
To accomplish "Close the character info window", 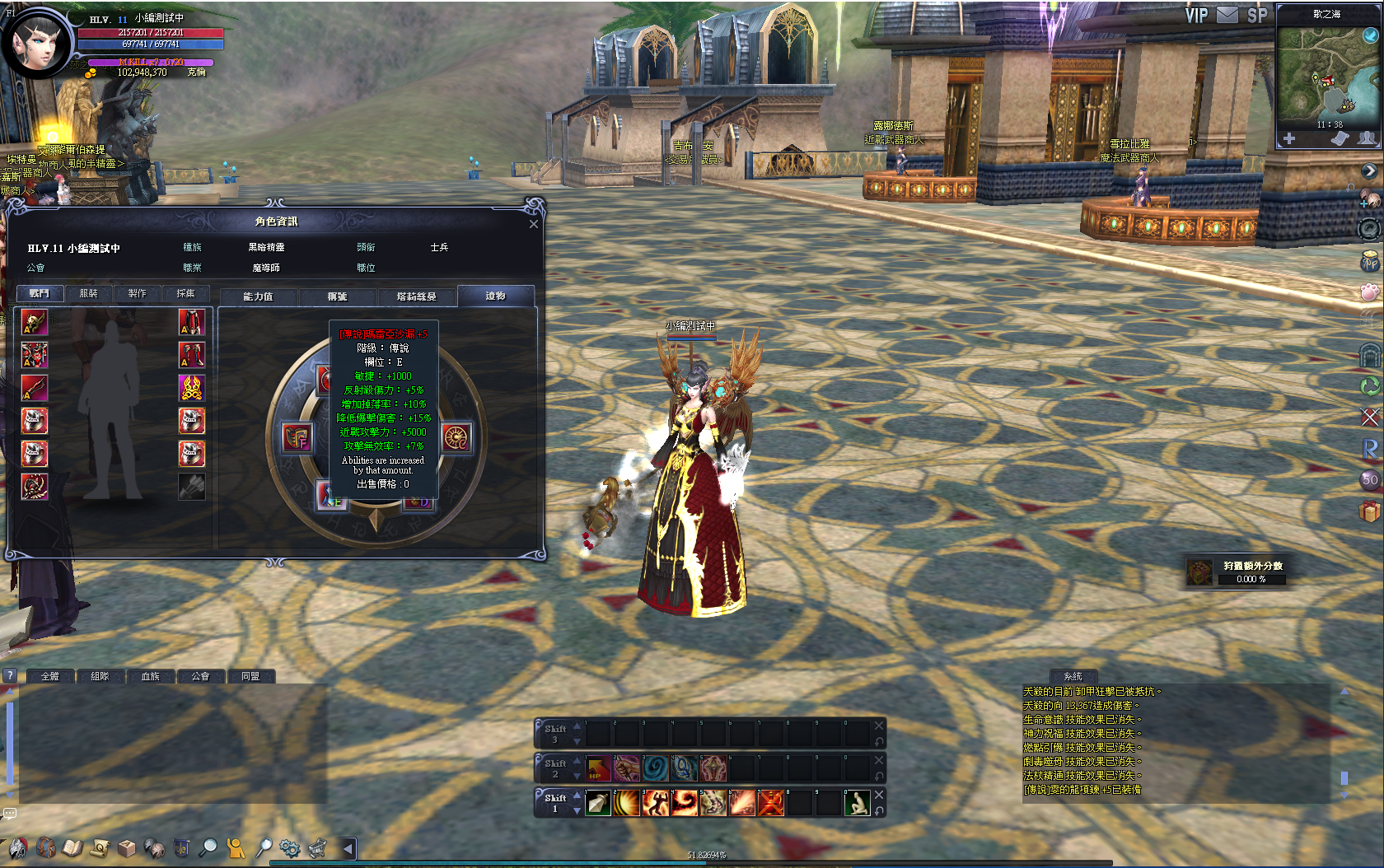I will pyautogui.click(x=533, y=224).
